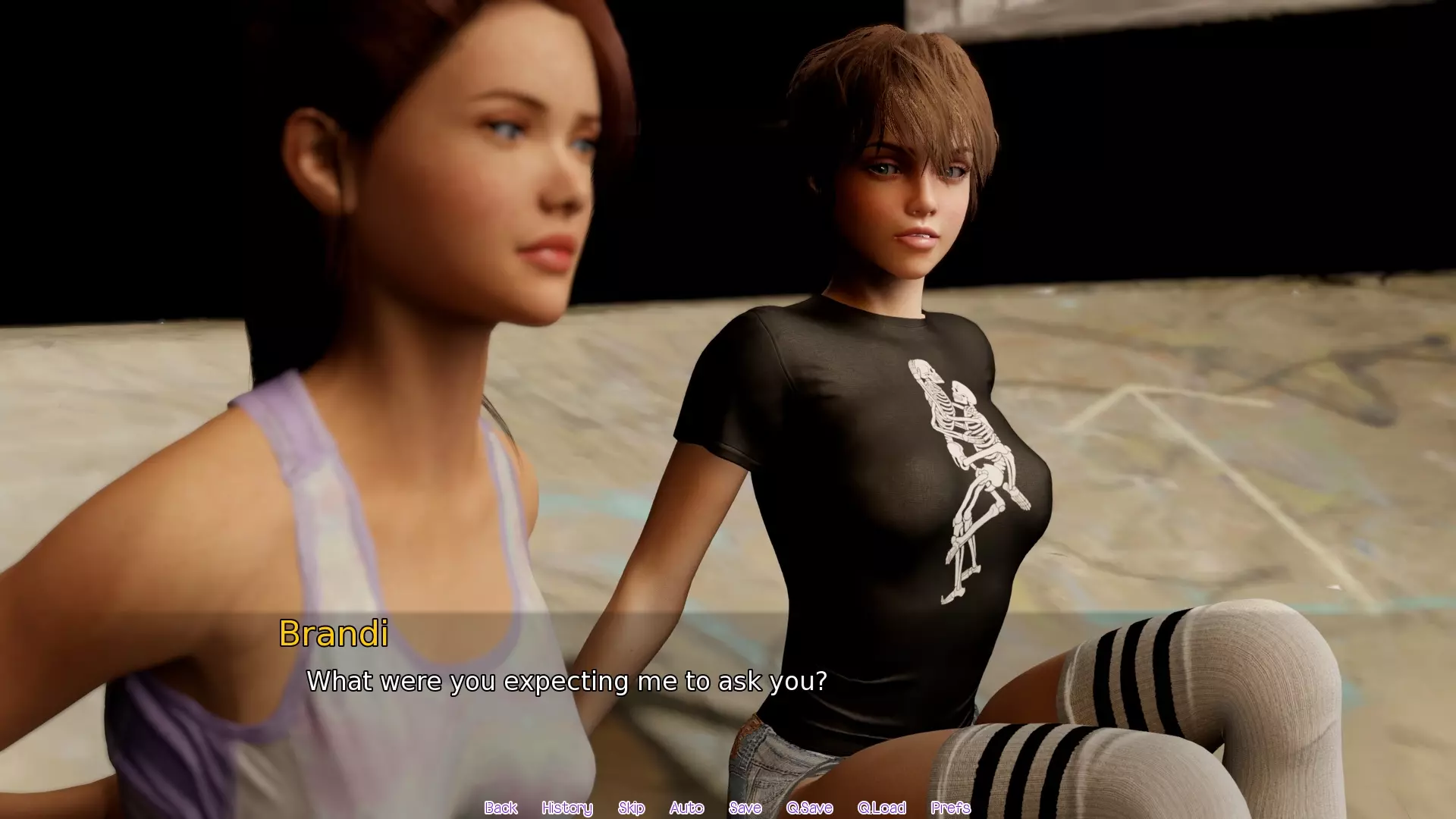Open the Prefs menu
Screen dimensions: 1456x819
950,808
